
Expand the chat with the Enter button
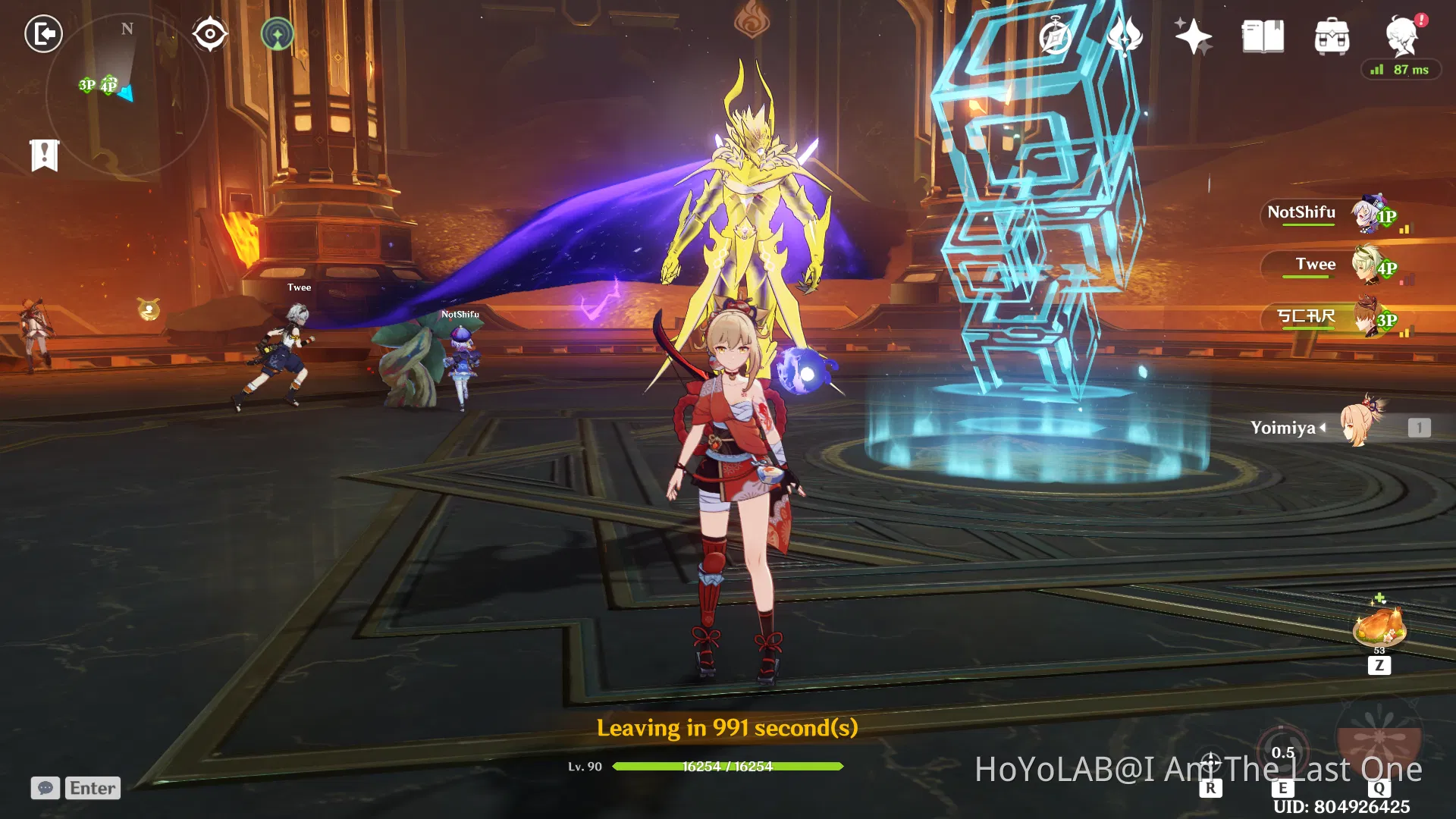point(92,788)
